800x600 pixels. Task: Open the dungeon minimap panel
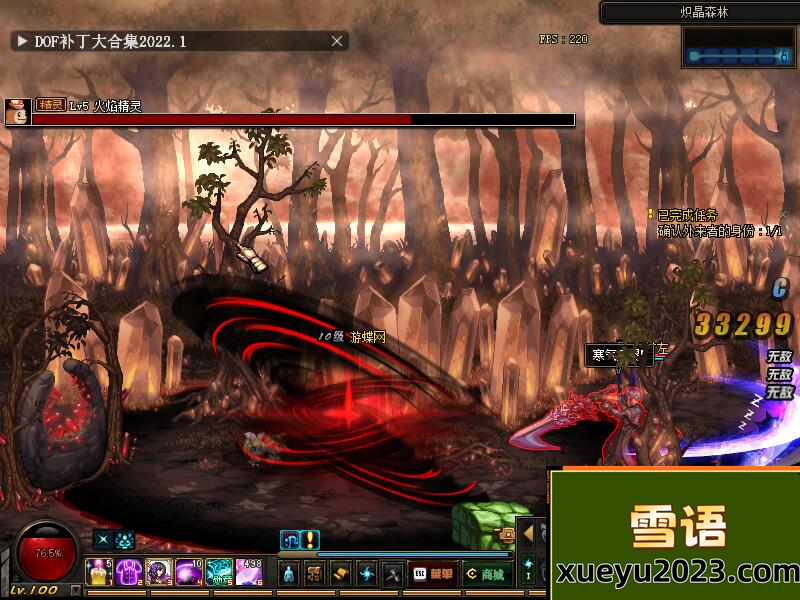click(739, 48)
